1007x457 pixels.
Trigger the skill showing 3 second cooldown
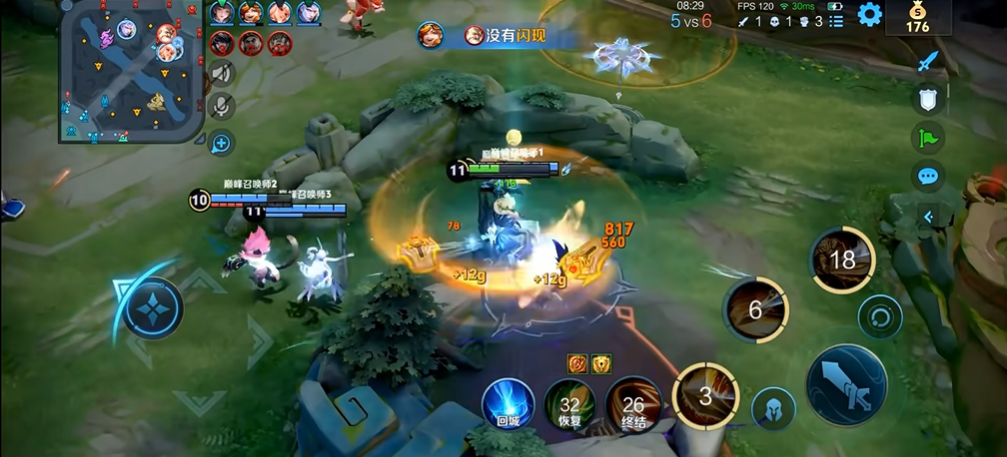pos(705,396)
